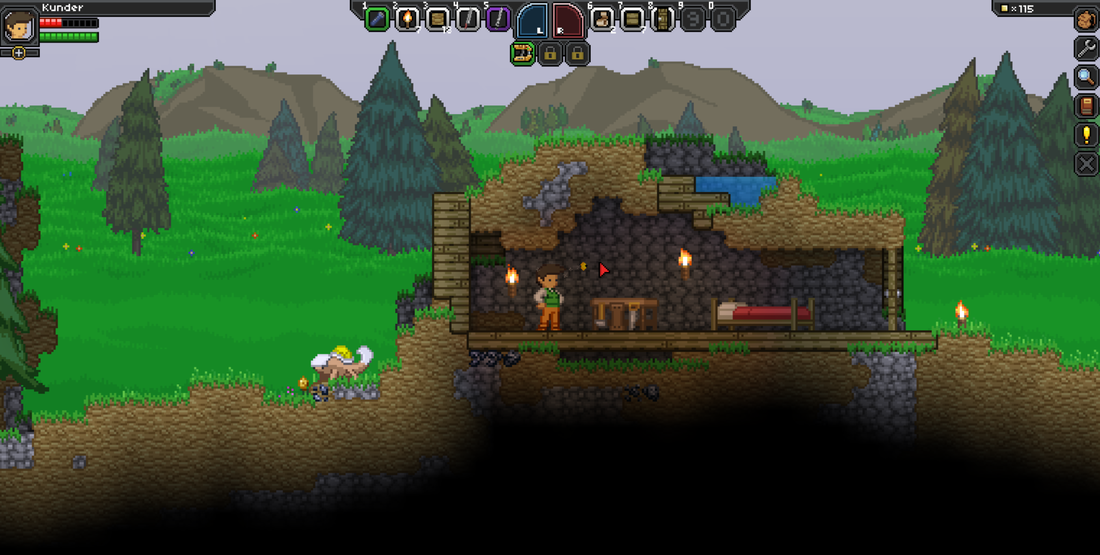The image size is (1100, 555).
Task: Select the wood log item in slot 6
Action: pyautogui.click(x=603, y=19)
